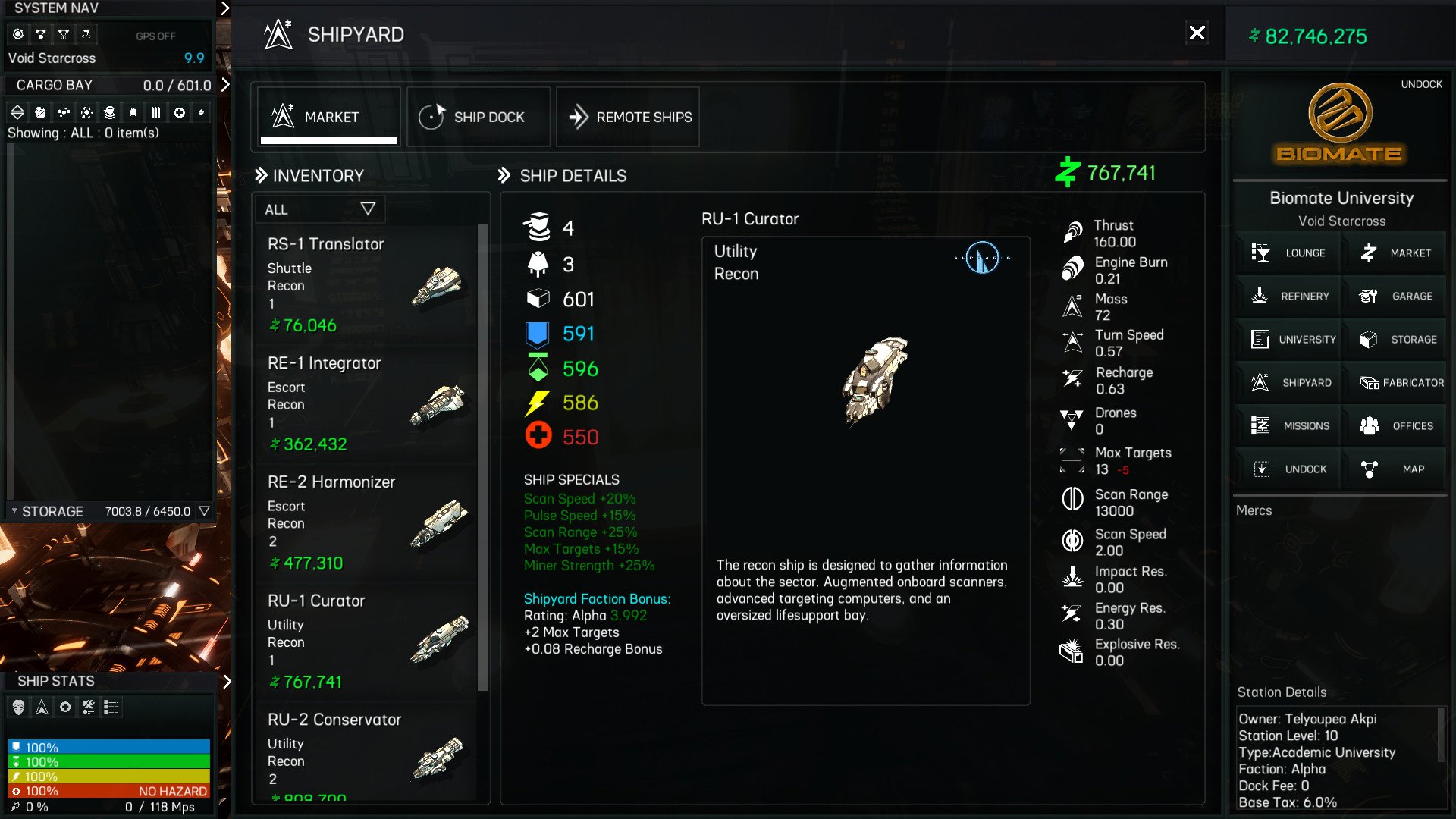Open the Remote Ships tab
The image size is (1456, 819).
click(628, 117)
